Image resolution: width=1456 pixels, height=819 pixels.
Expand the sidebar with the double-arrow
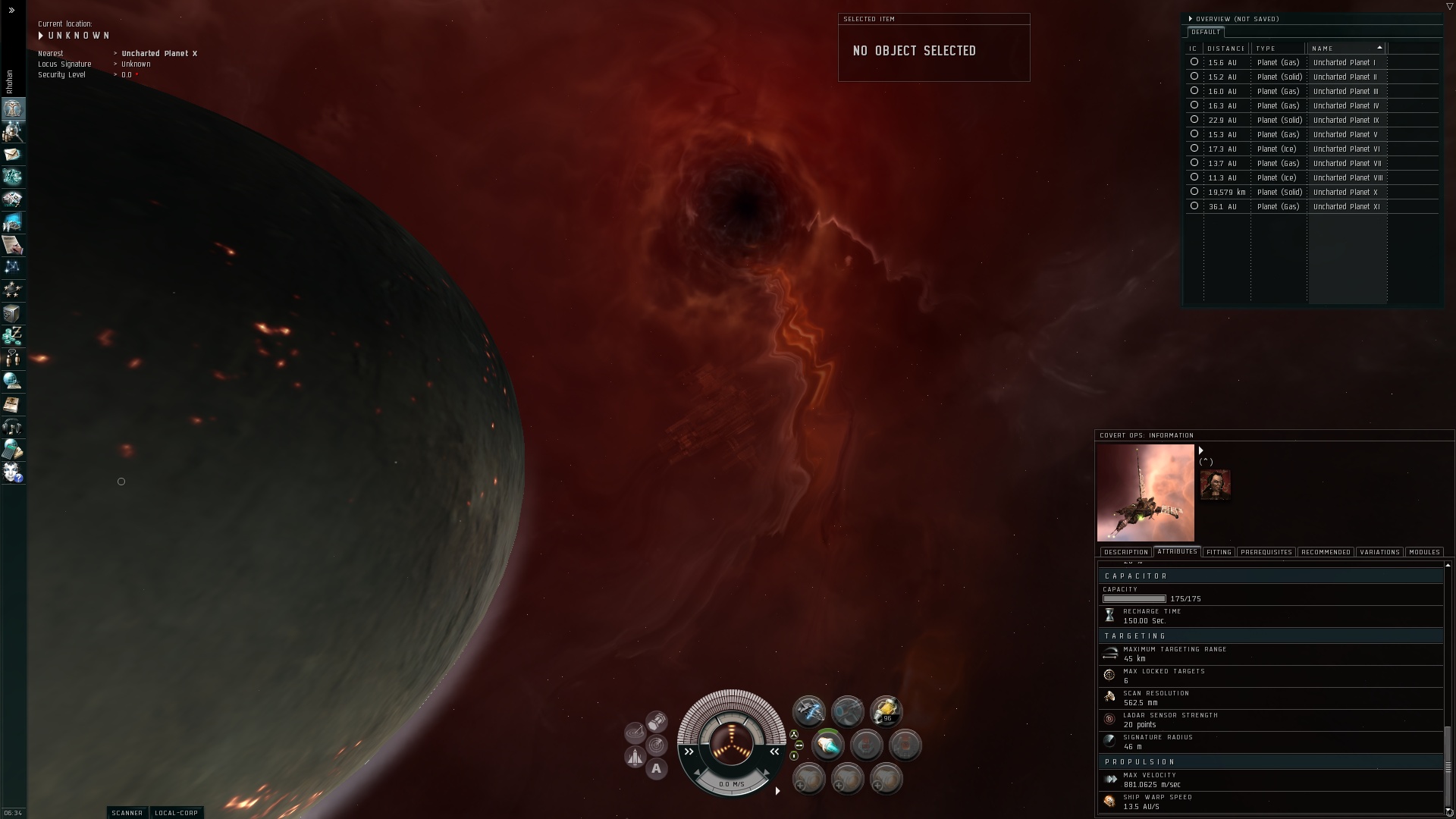tap(11, 11)
